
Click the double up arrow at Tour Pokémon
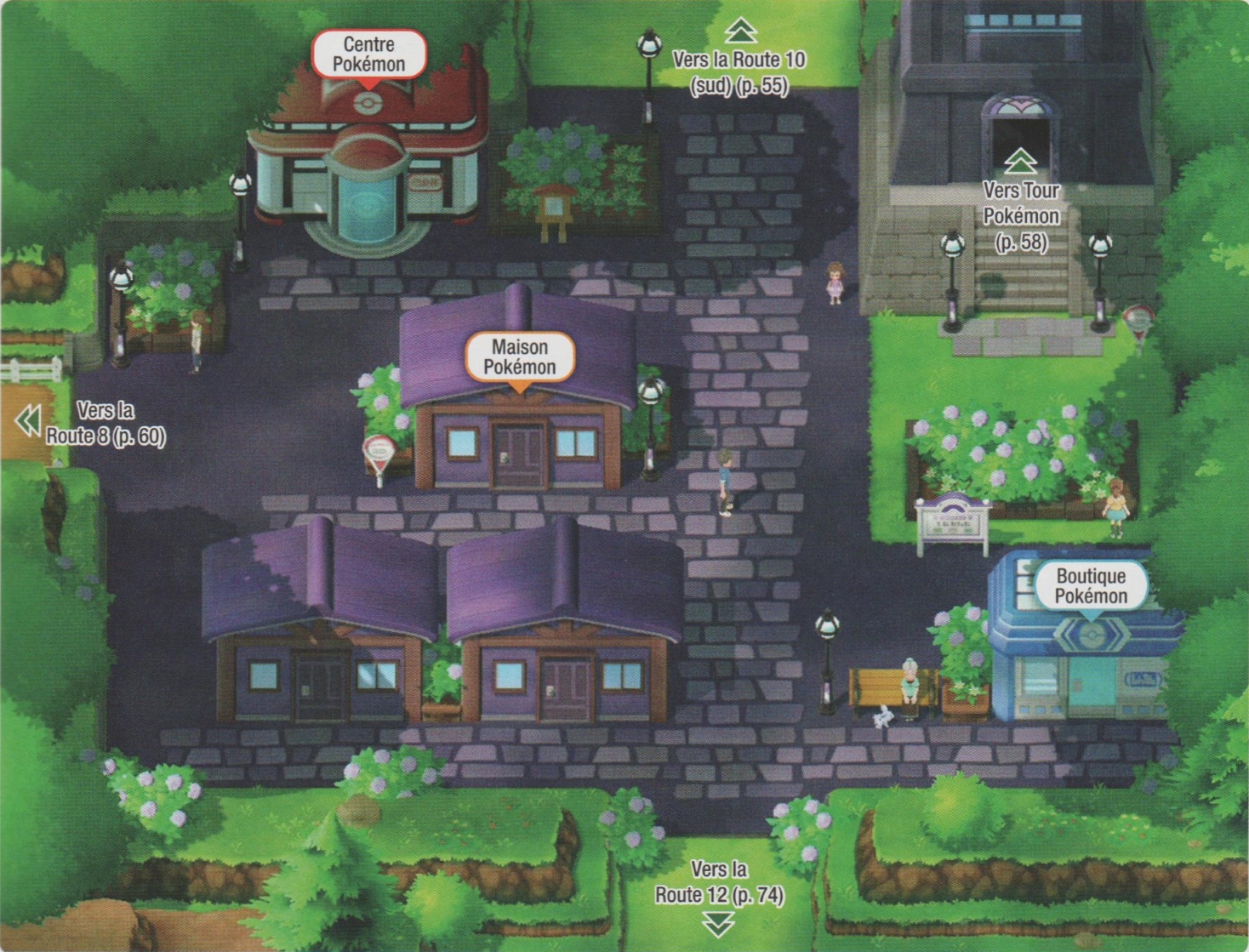[1020, 159]
